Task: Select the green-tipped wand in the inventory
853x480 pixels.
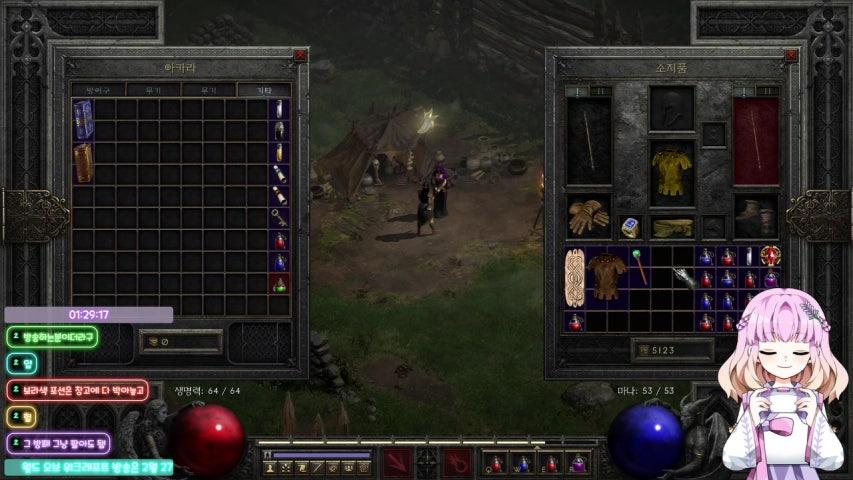Action: click(x=639, y=268)
